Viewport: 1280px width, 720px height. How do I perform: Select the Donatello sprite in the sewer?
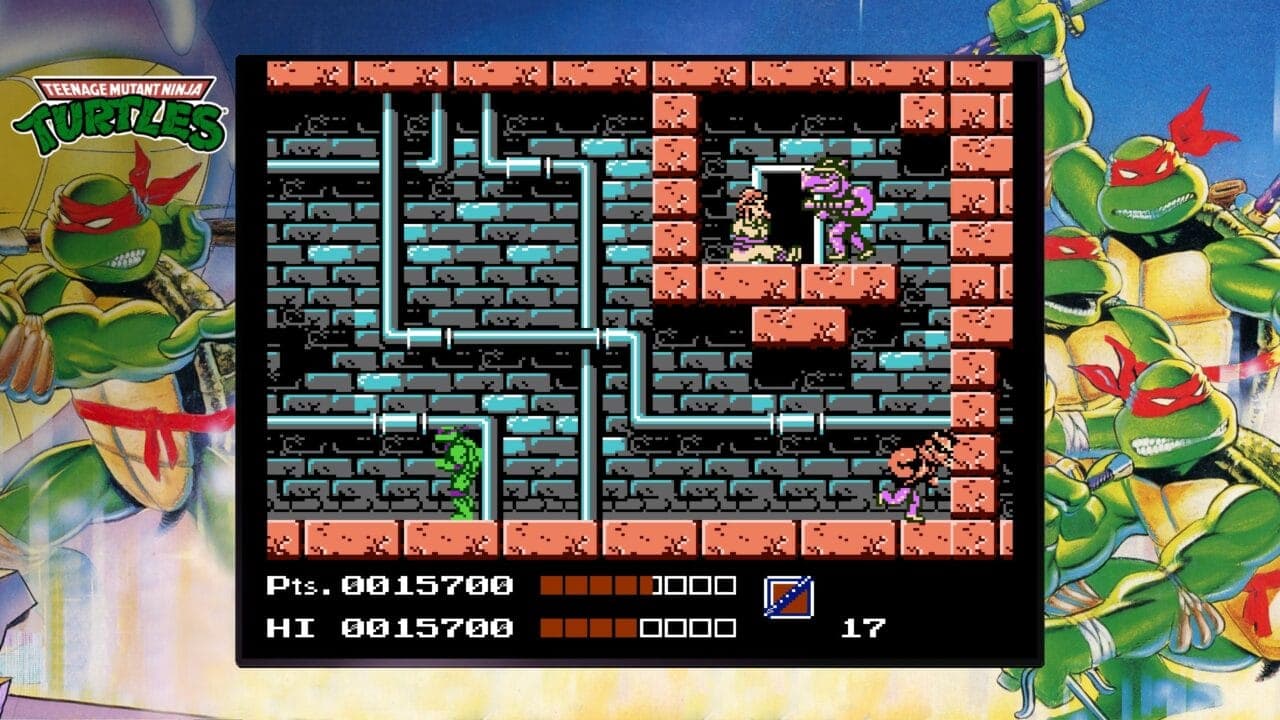[458, 470]
